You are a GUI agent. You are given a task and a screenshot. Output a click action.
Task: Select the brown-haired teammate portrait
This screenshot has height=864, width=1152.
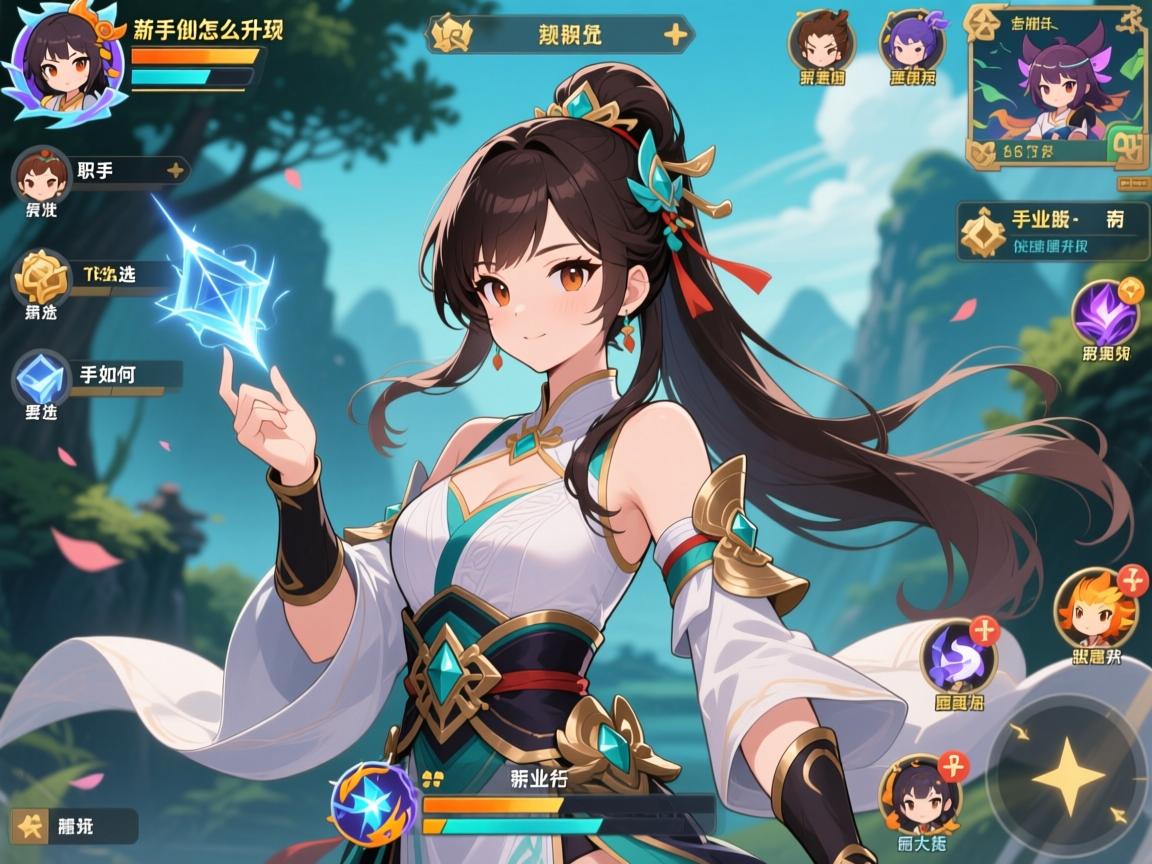point(820,40)
